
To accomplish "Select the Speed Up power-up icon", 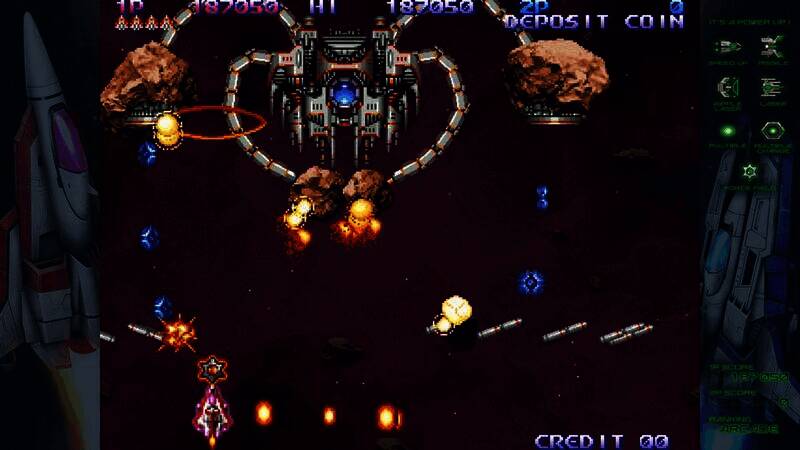I will pos(728,46).
